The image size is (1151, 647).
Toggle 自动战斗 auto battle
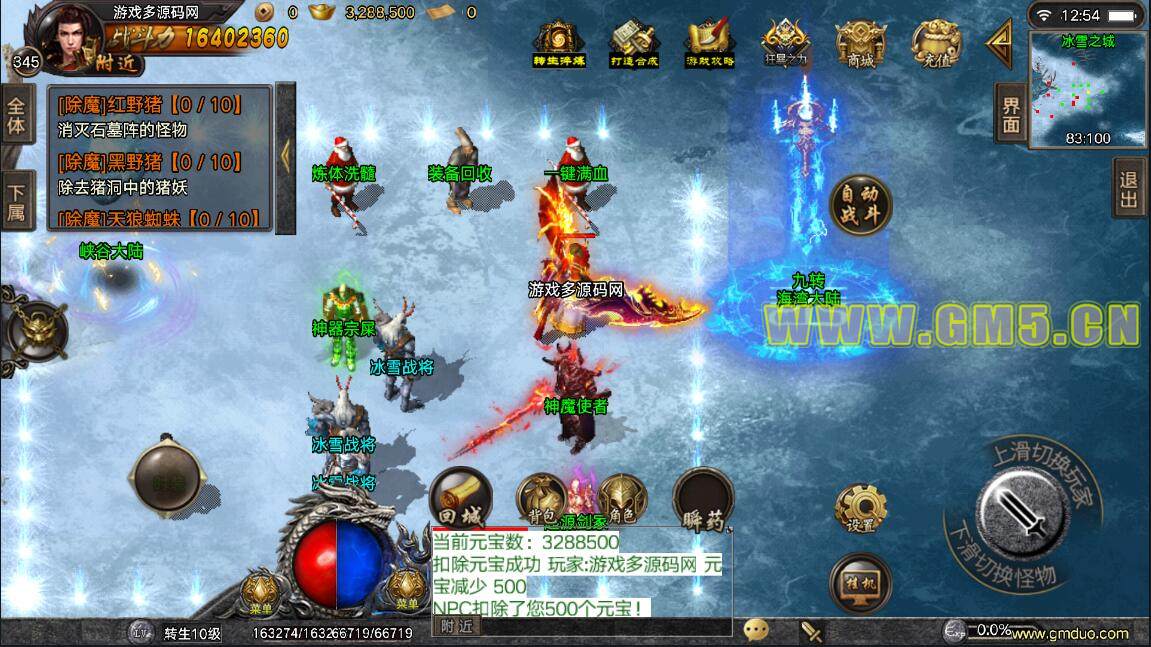(x=859, y=207)
